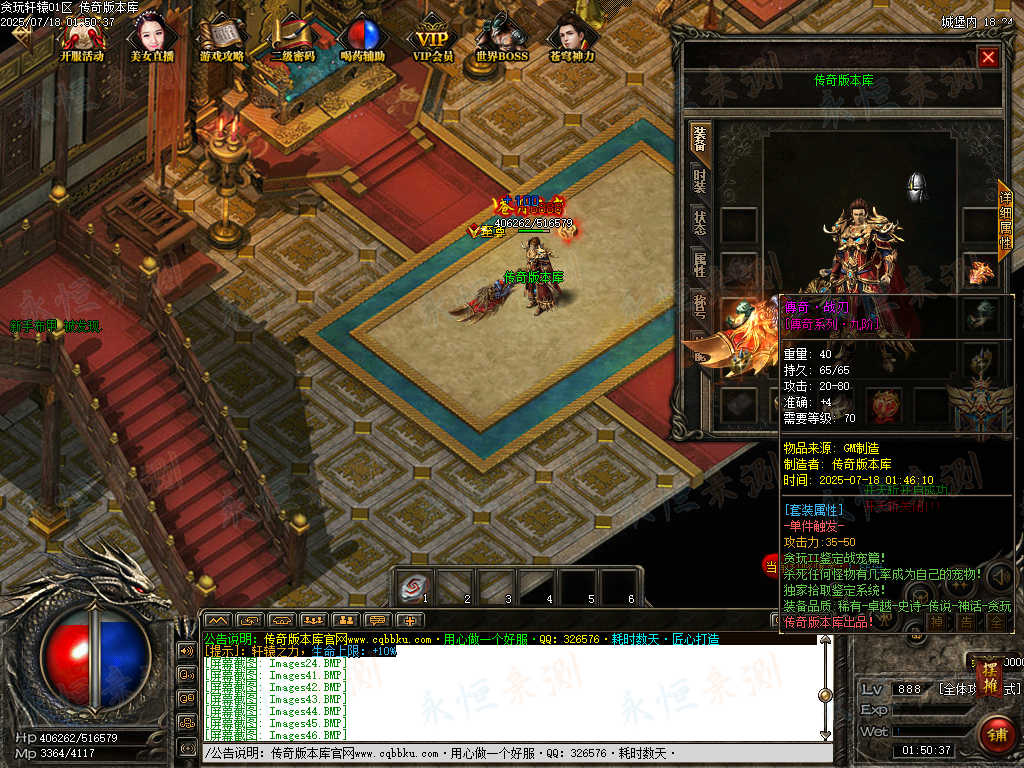1024x768 pixels.
Task: Open the VIP会员 membership menu
Action: [x=433, y=40]
